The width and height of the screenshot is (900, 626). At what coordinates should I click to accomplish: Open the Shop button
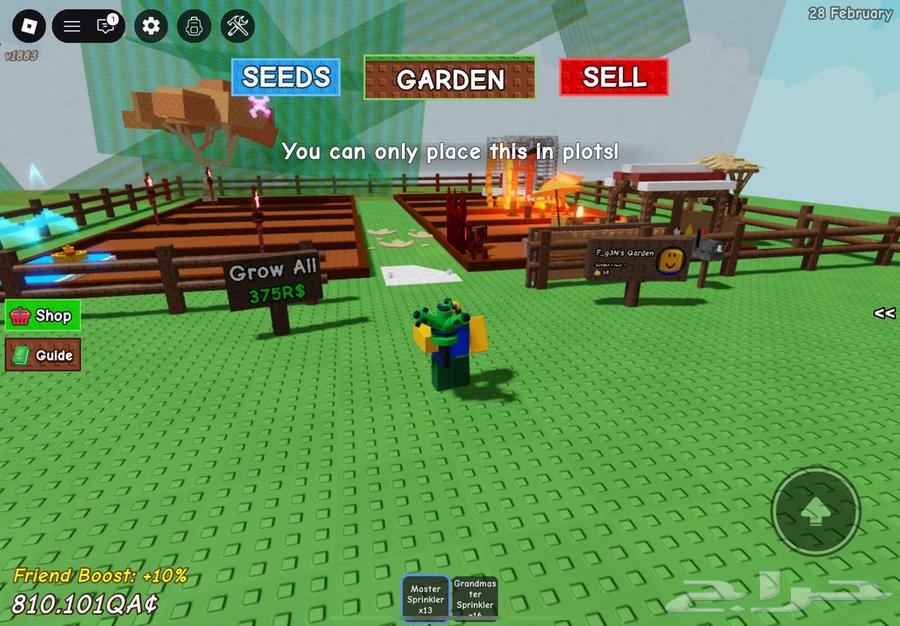(43, 316)
